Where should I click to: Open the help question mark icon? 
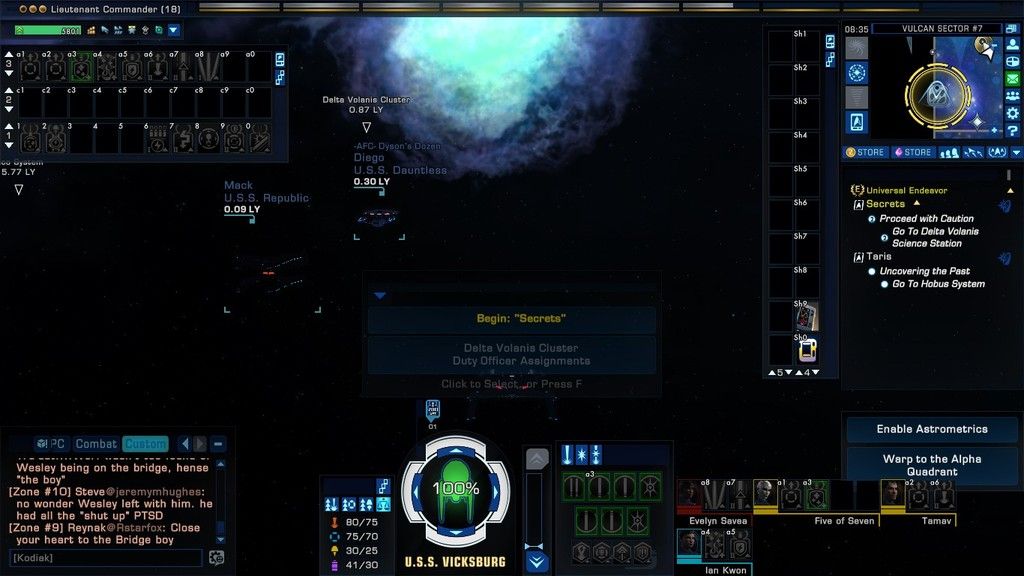click(x=1012, y=132)
